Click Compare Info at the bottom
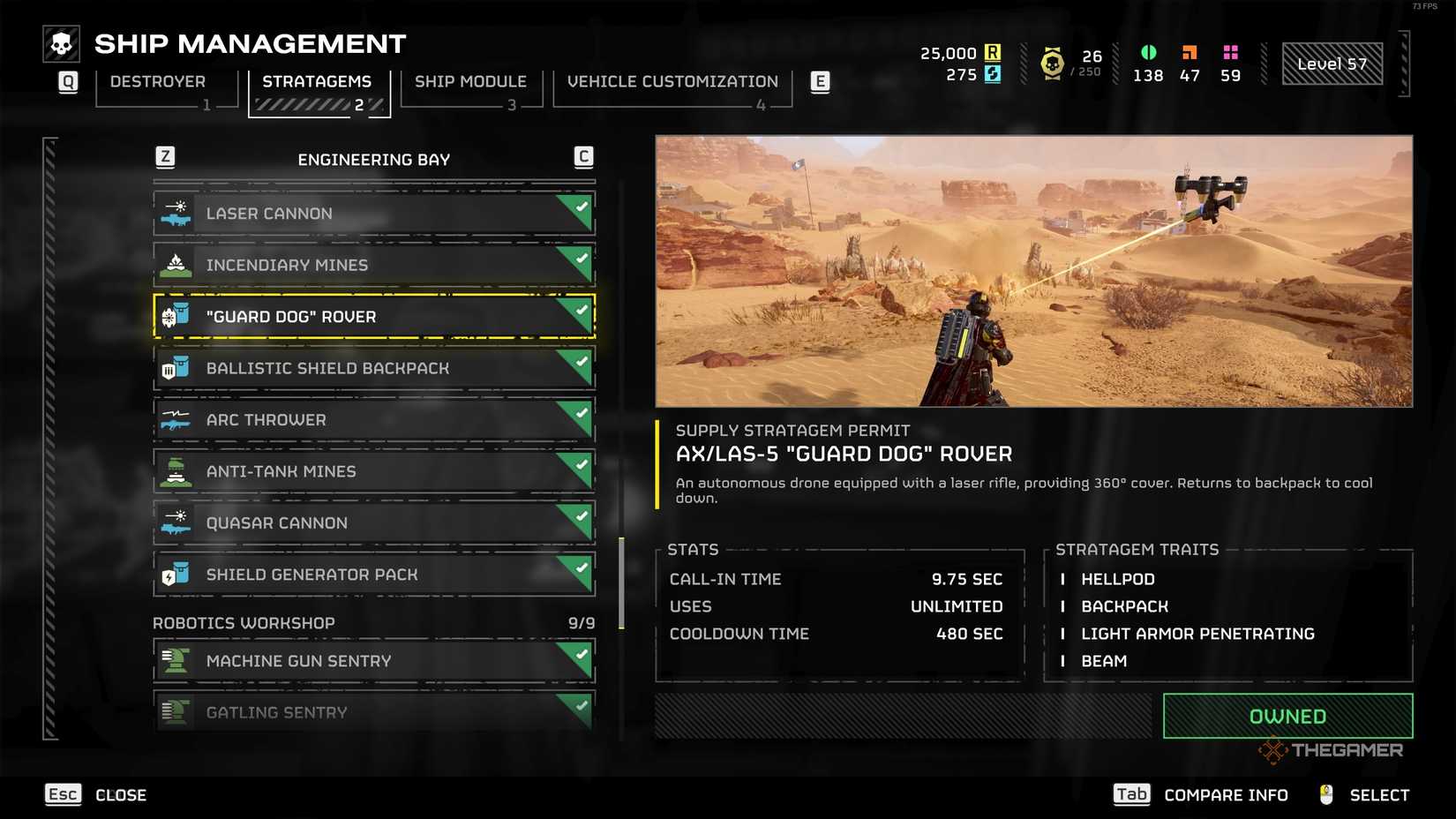Viewport: 1456px width, 819px height. point(1225,794)
